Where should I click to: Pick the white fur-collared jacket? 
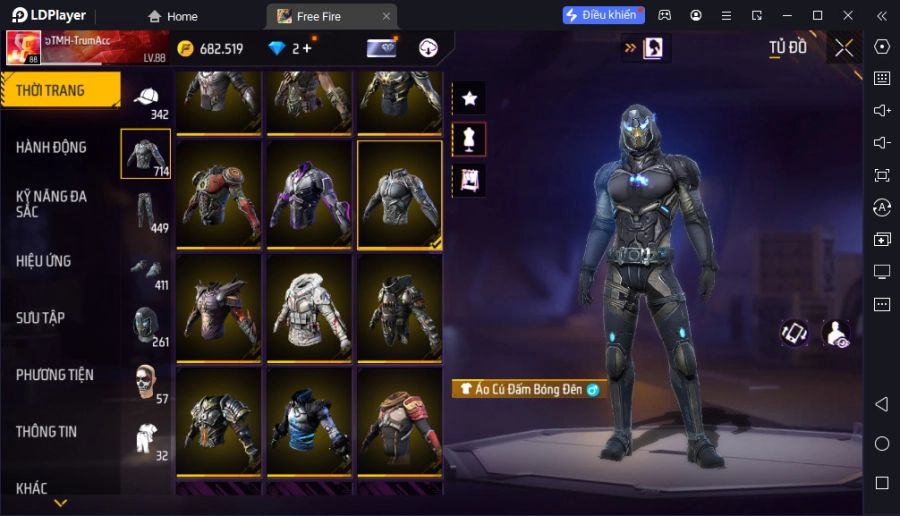308,306
